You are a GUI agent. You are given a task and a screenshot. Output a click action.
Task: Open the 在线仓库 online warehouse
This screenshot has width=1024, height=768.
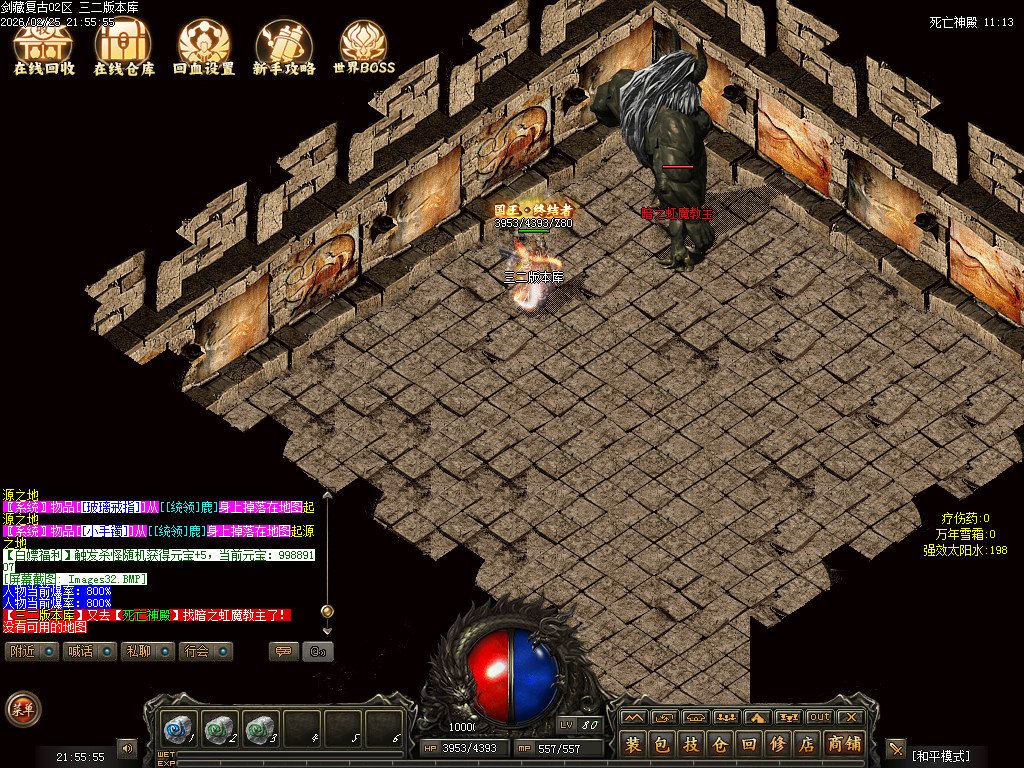coord(124,48)
